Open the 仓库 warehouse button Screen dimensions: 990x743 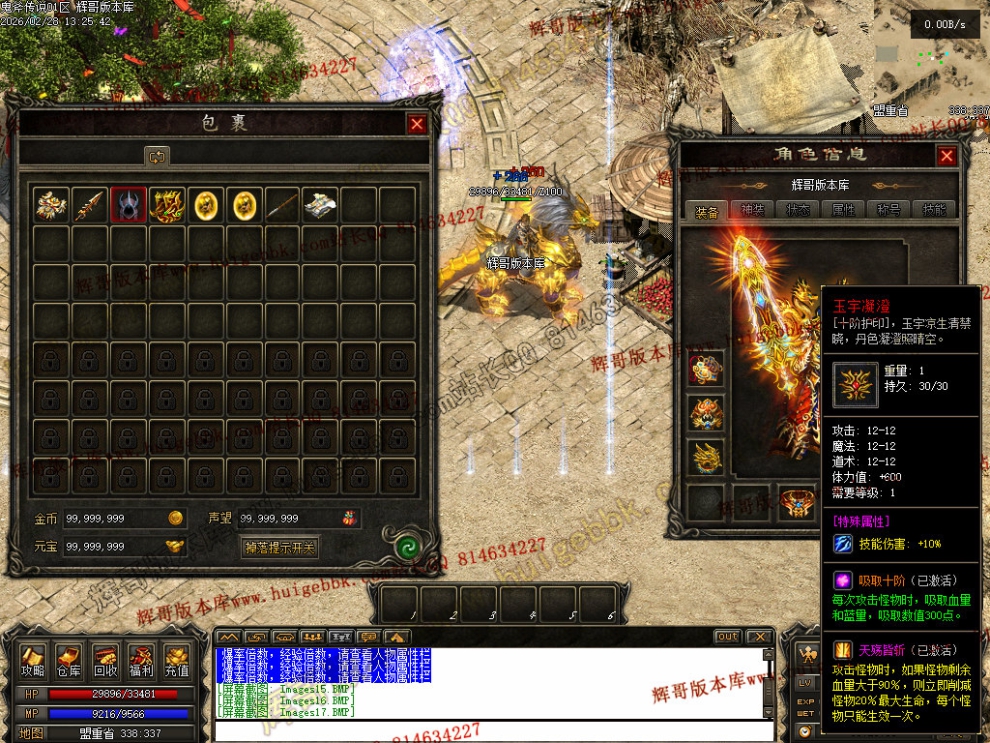pos(68,662)
